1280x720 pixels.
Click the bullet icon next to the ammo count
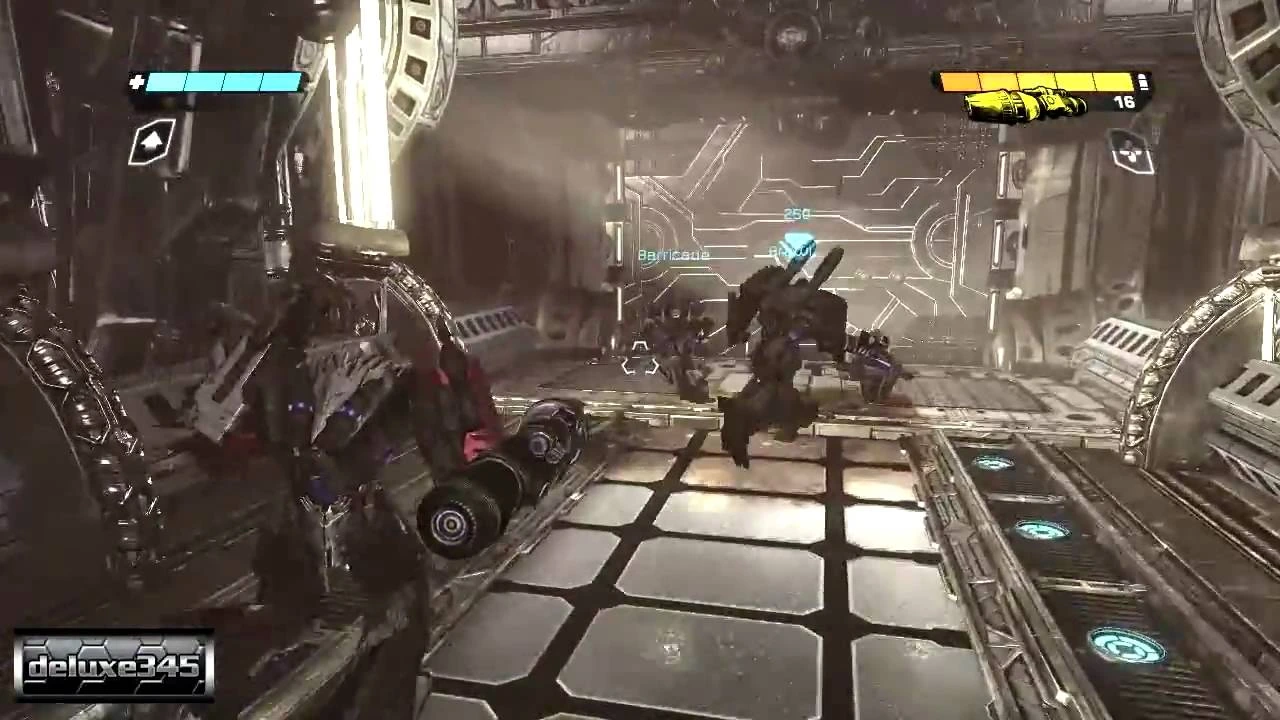[1143, 80]
